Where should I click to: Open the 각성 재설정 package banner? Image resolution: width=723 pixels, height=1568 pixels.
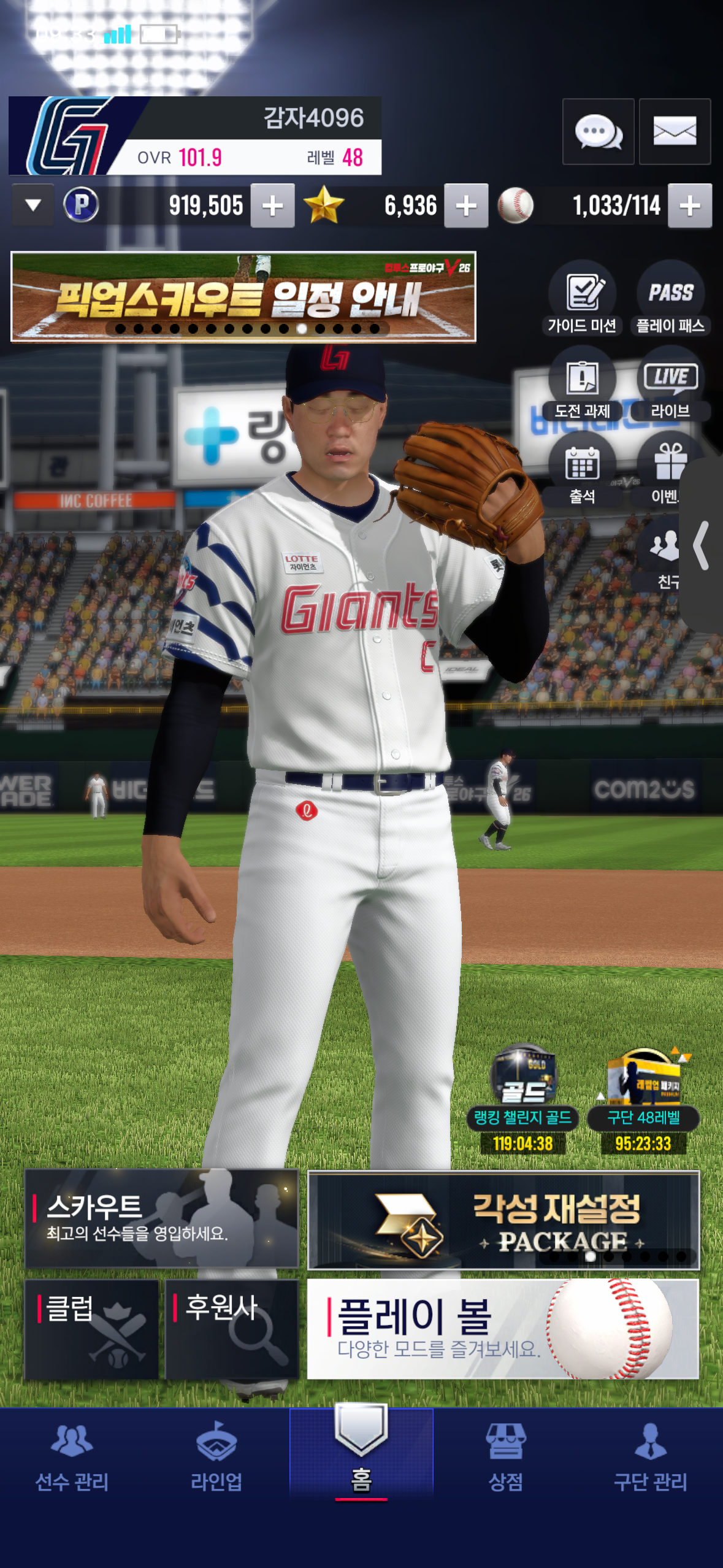click(x=503, y=1220)
